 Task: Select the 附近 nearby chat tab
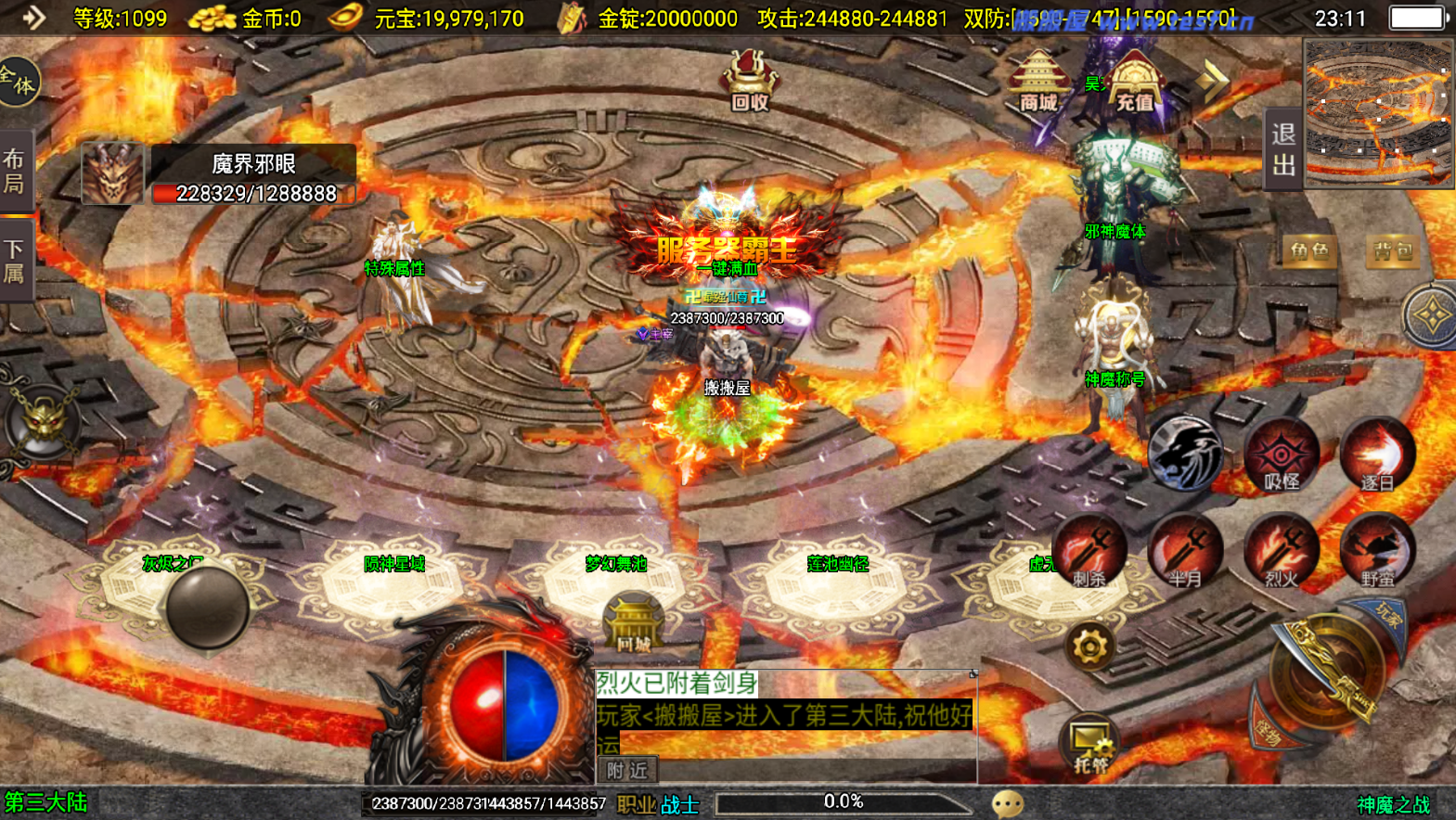pos(627,770)
